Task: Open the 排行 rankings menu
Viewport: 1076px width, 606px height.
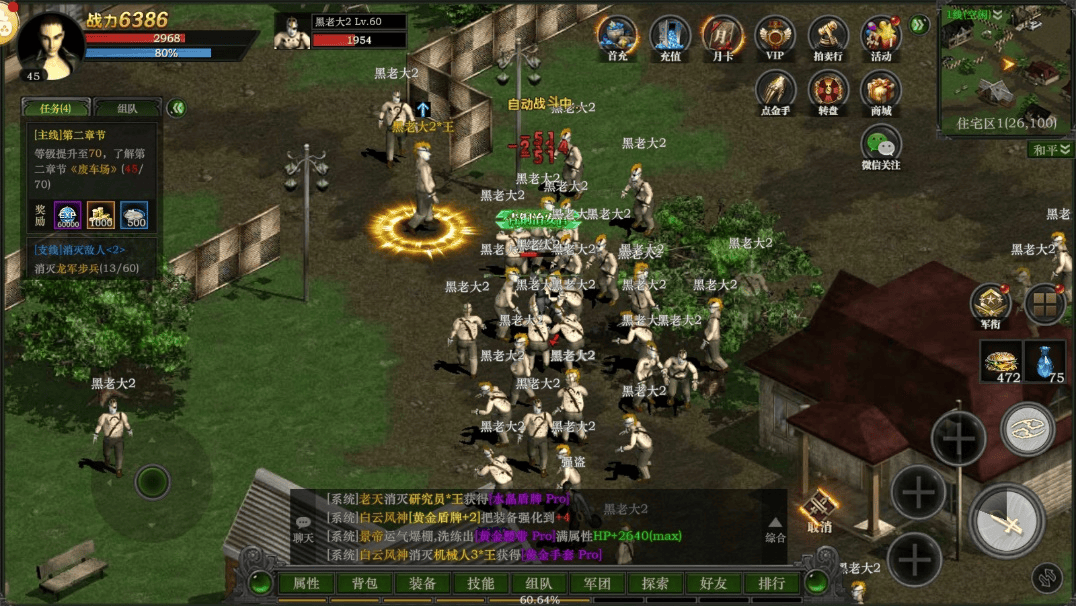Action: (x=771, y=584)
